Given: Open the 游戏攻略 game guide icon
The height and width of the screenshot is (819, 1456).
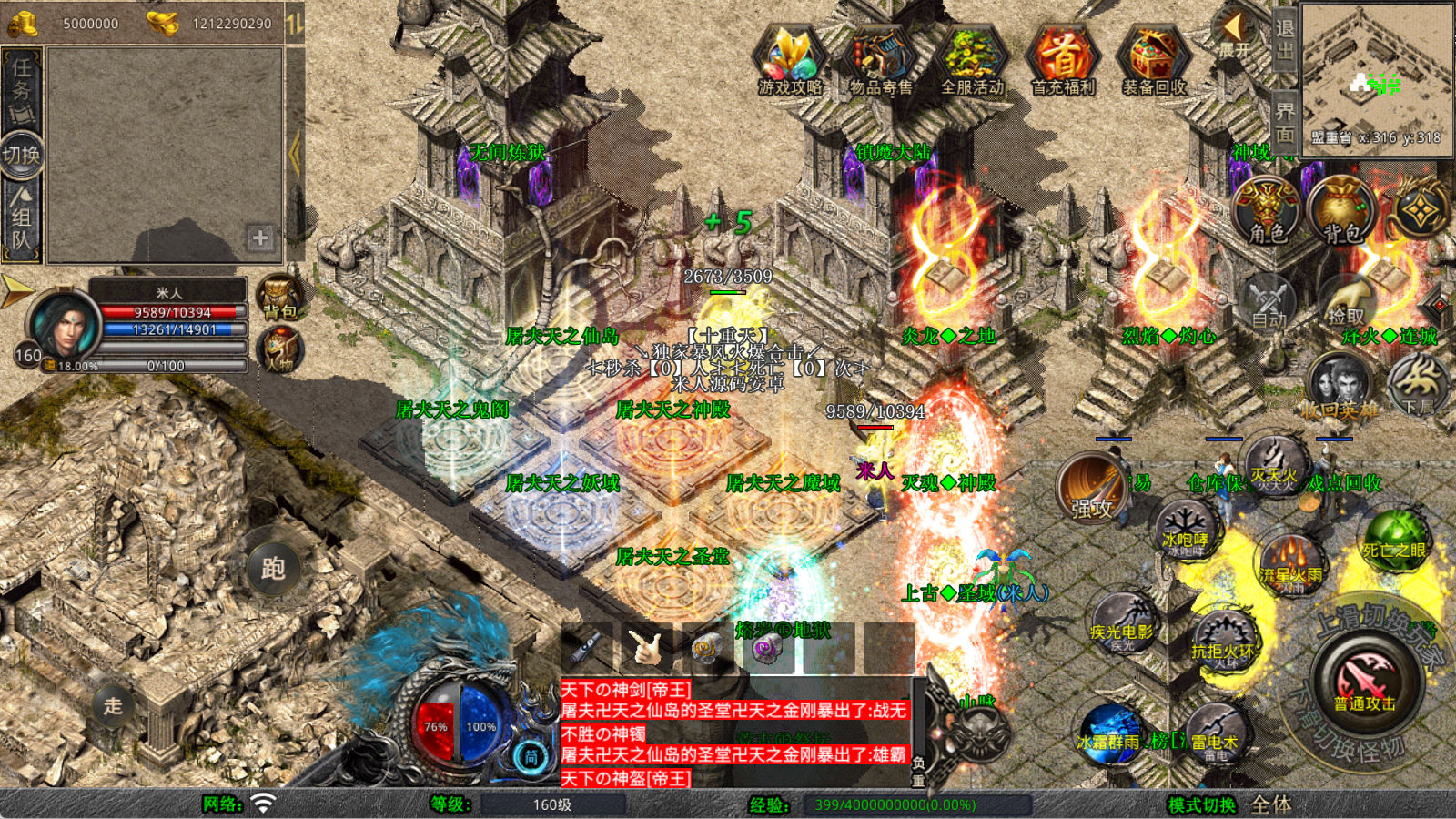Looking at the screenshot, I should (x=790, y=60).
